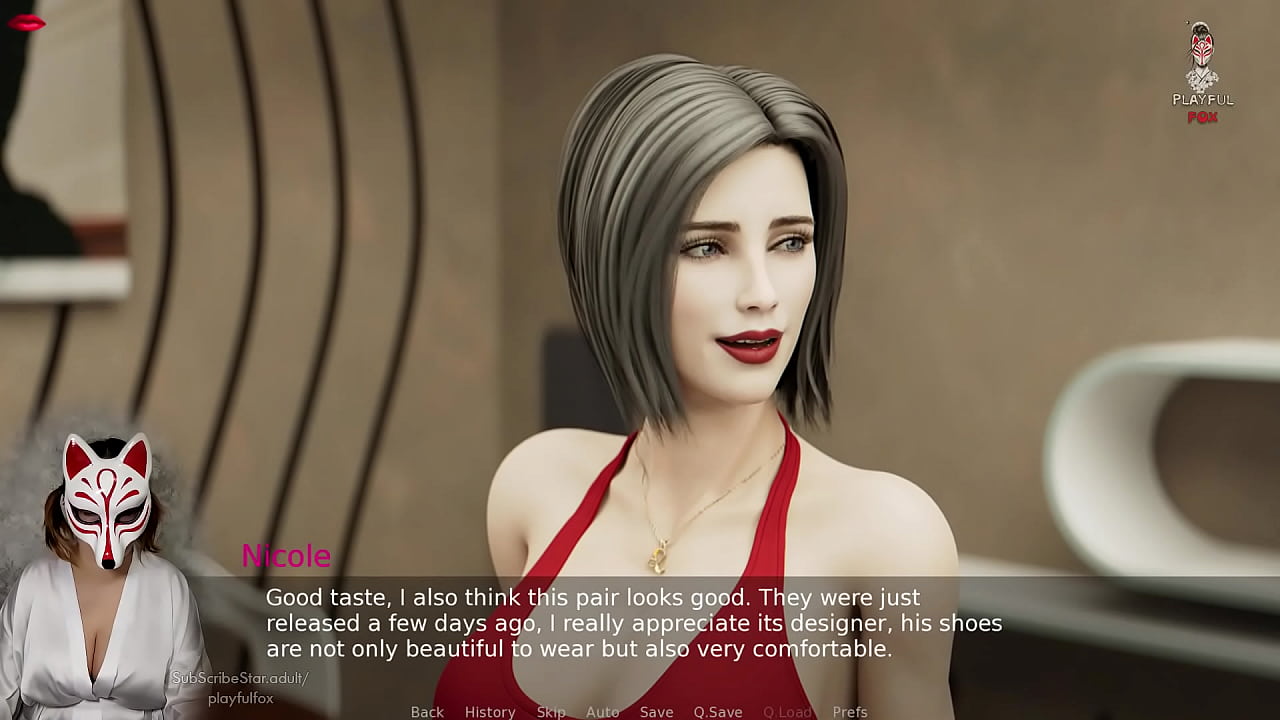This screenshot has height=720, width=1280.
Task: Click the red lips icon
Action: click(x=26, y=23)
